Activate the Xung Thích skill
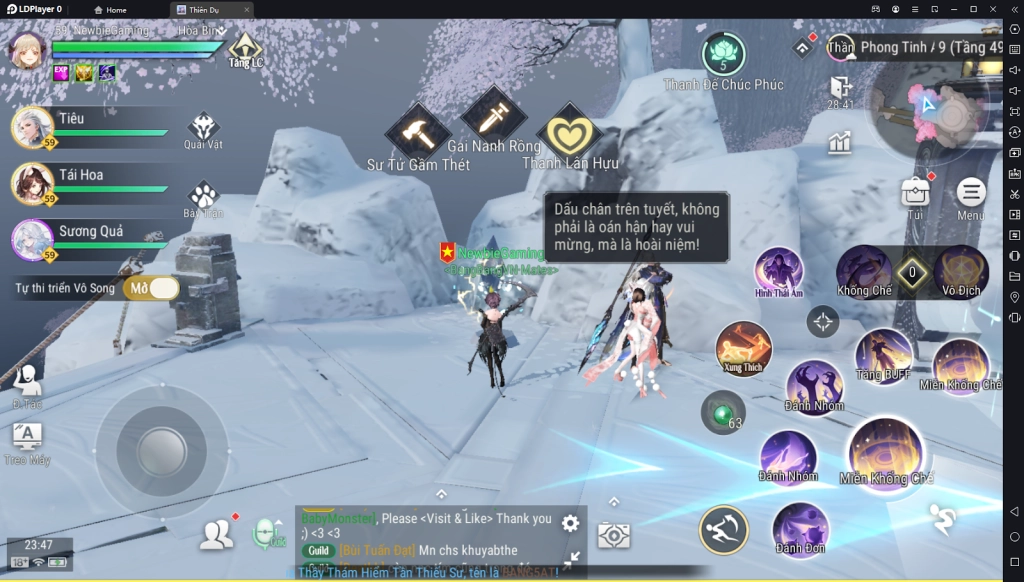This screenshot has width=1024, height=582. coord(743,346)
